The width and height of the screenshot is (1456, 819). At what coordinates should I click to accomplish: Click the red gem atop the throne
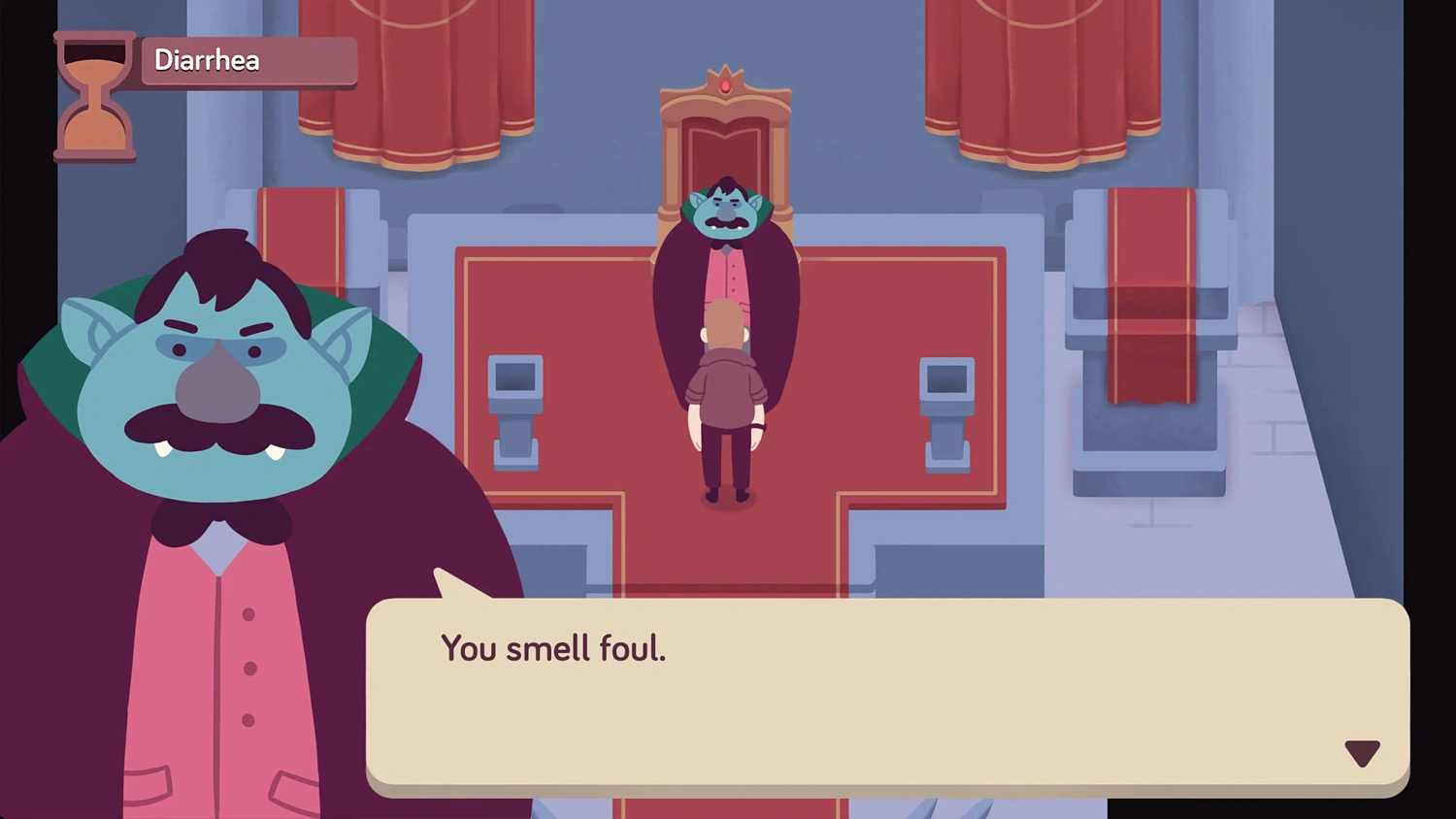tap(726, 83)
